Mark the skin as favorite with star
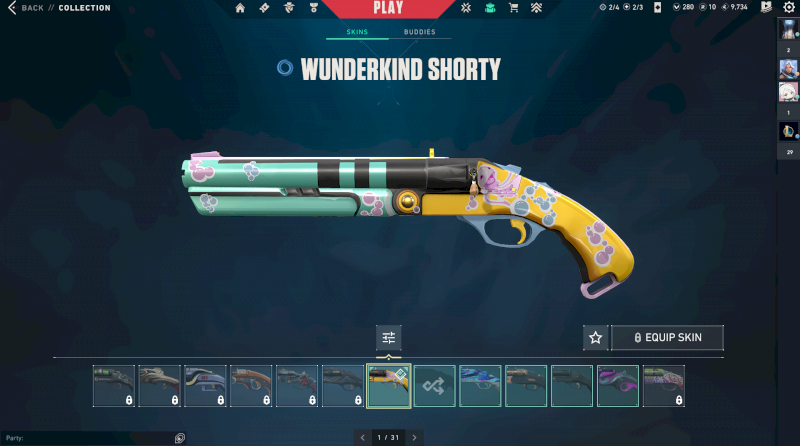 [x=595, y=338]
